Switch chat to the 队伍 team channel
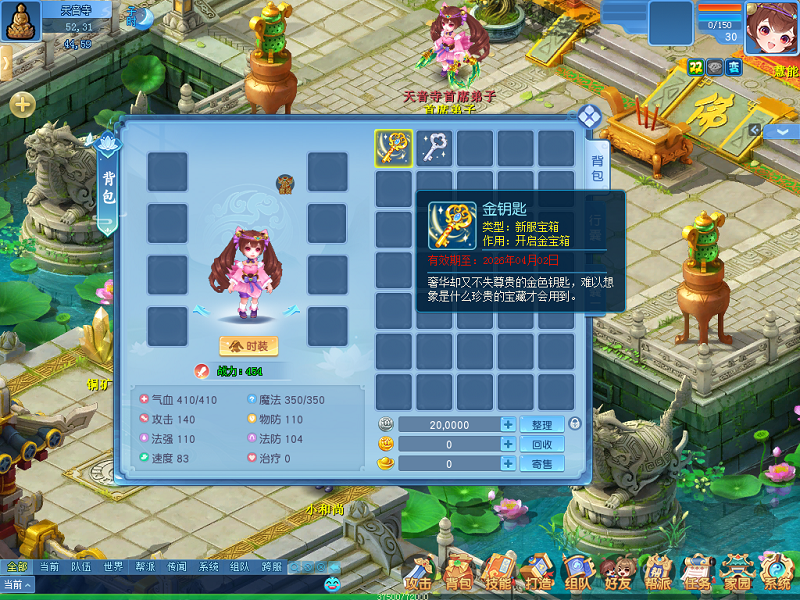The height and width of the screenshot is (600, 800). (x=81, y=567)
